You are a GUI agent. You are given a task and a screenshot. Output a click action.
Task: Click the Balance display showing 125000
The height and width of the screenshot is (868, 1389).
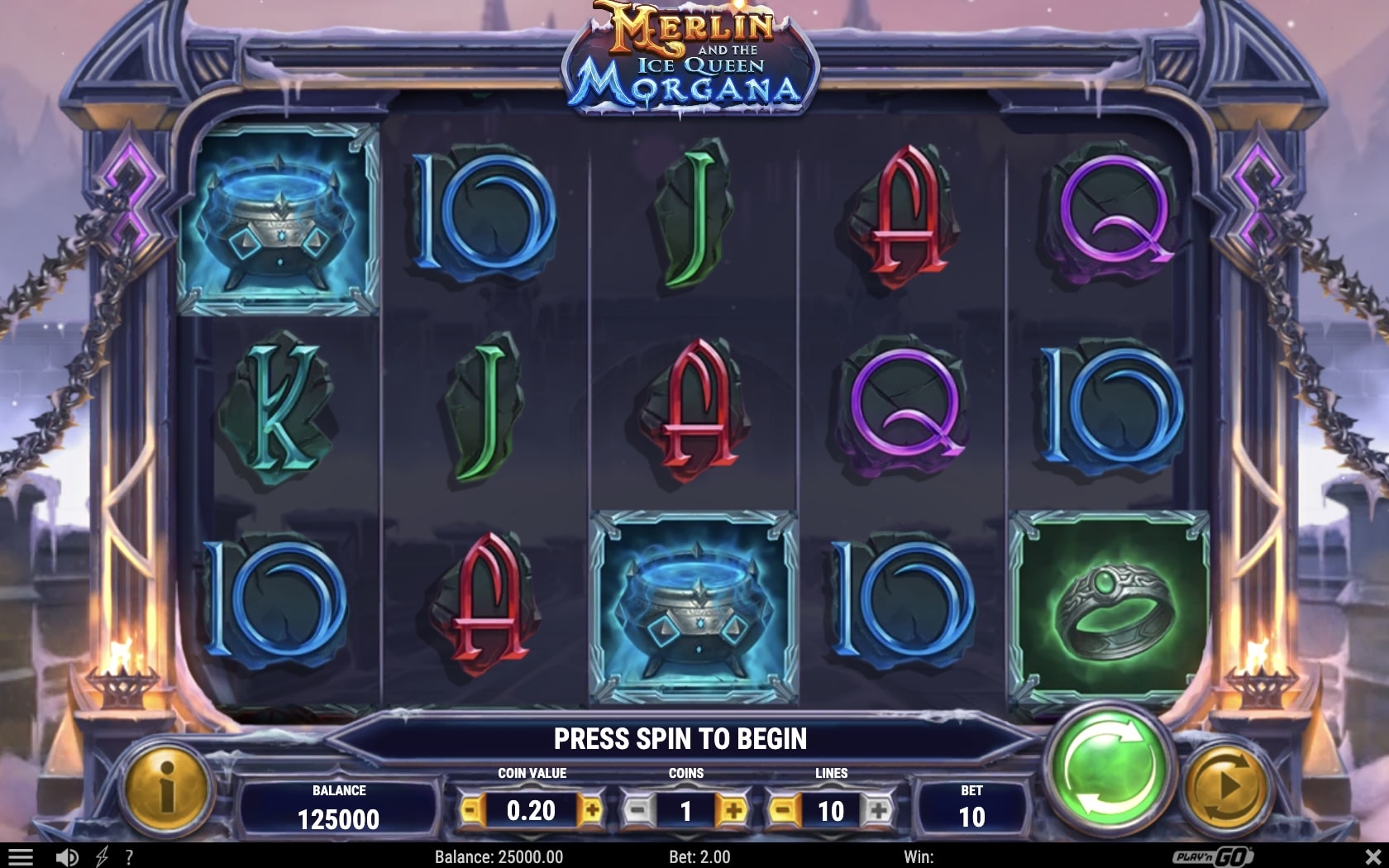(x=339, y=806)
